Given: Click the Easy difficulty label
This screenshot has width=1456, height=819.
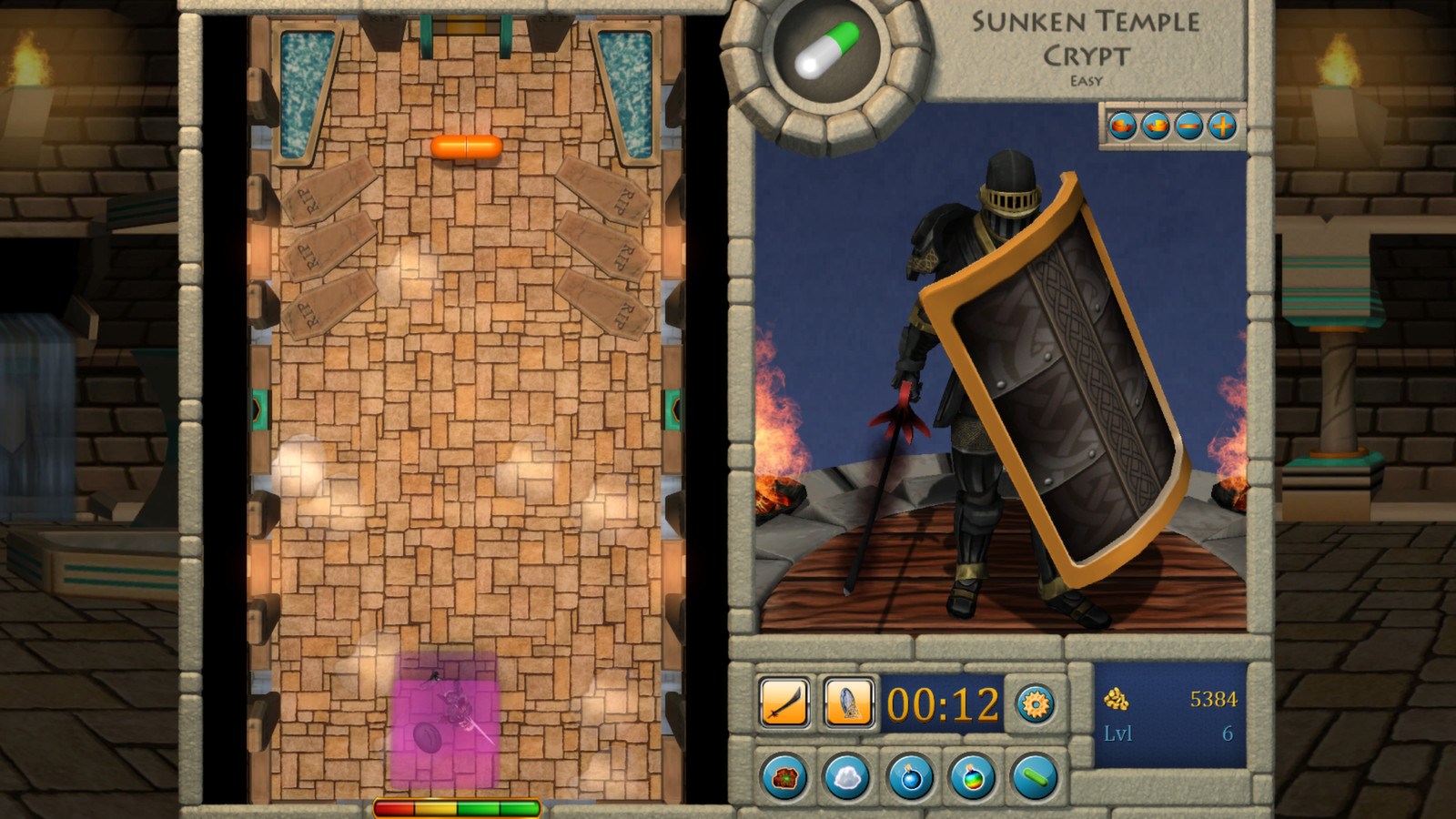Looking at the screenshot, I should (x=1089, y=82).
